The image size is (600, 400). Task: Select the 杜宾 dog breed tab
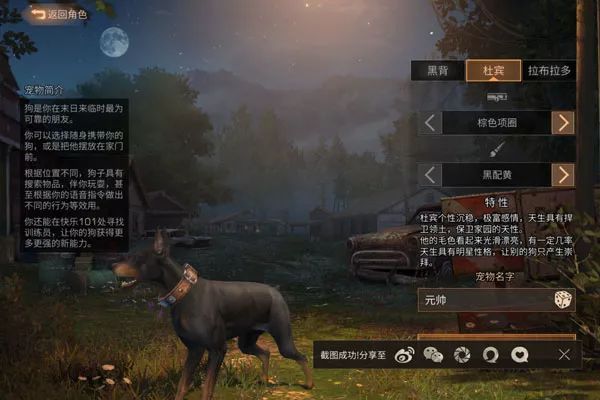(x=493, y=70)
